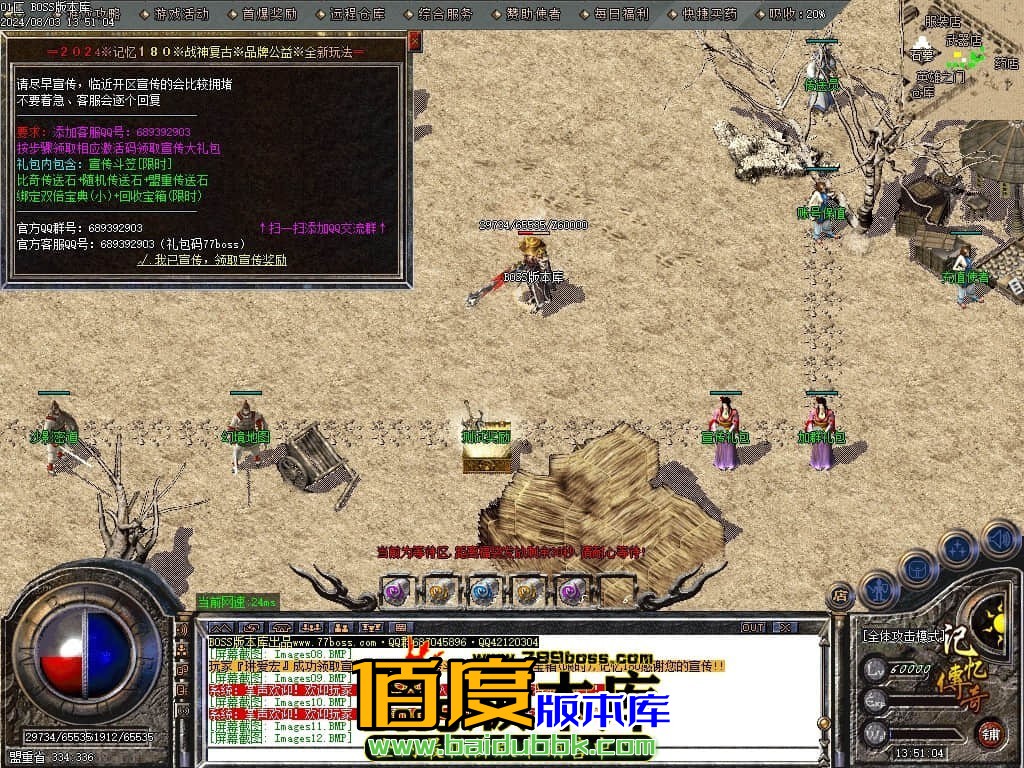Viewport: 1024px width, 768px height.
Task: Open the 游戏活动 menu
Action: point(181,14)
